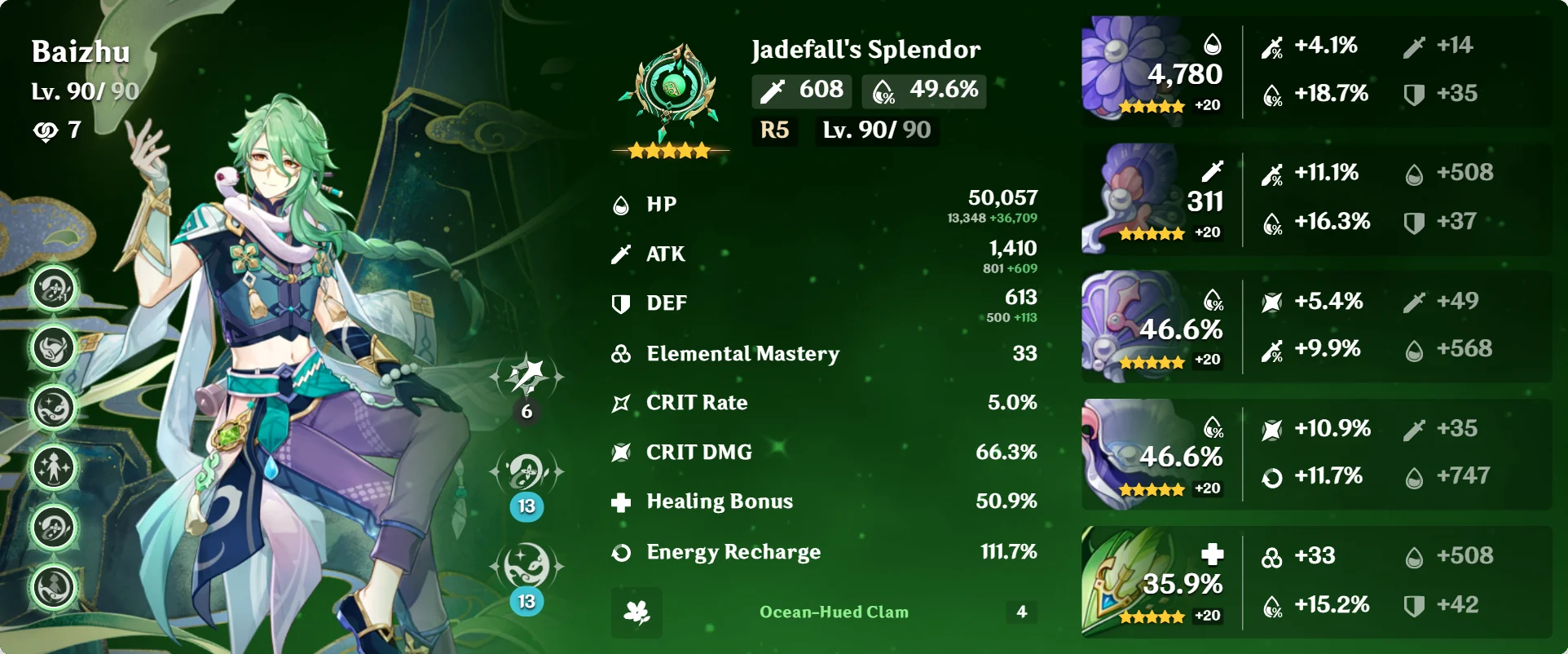This screenshot has height=654, width=1568.
Task: Expand the R5 refinement details
Action: click(773, 130)
